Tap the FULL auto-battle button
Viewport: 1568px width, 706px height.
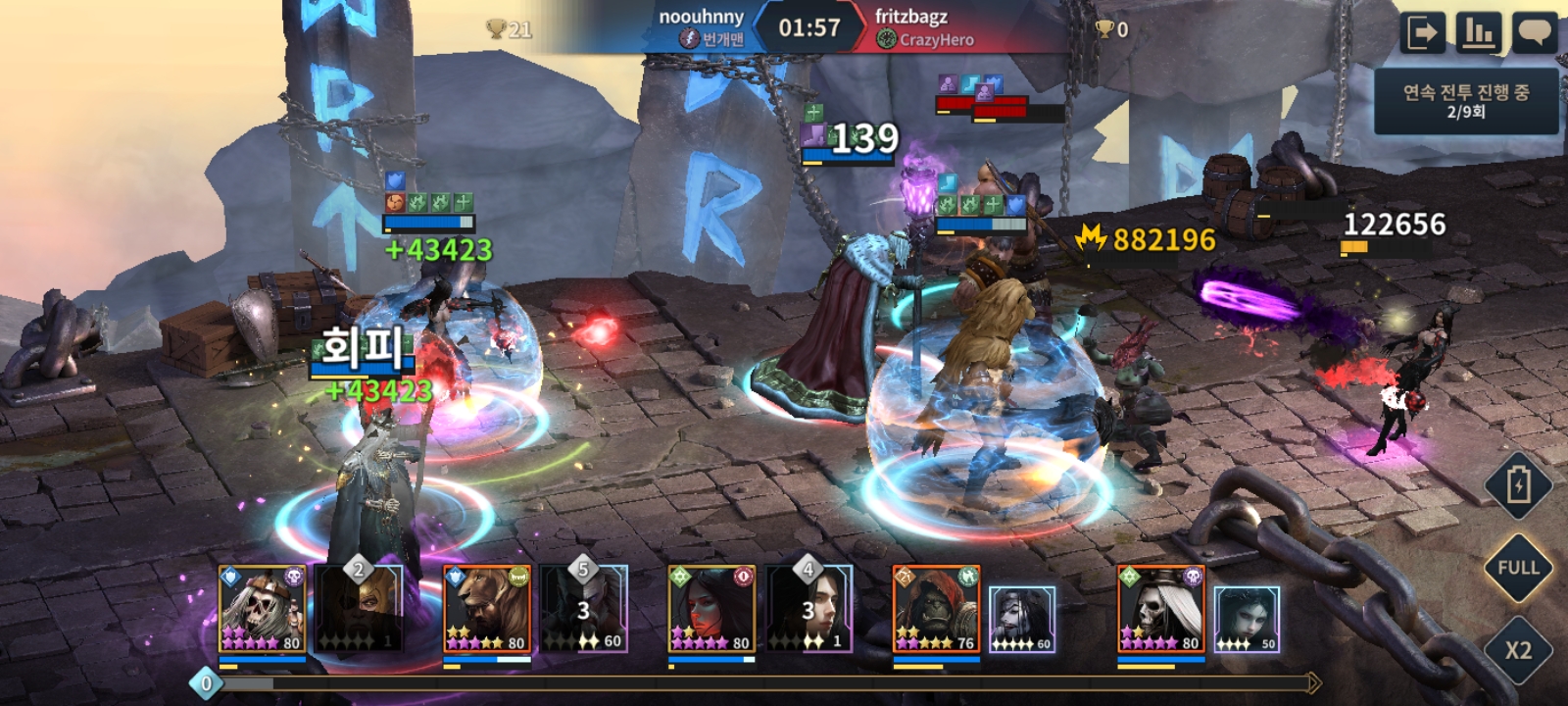click(x=1518, y=568)
